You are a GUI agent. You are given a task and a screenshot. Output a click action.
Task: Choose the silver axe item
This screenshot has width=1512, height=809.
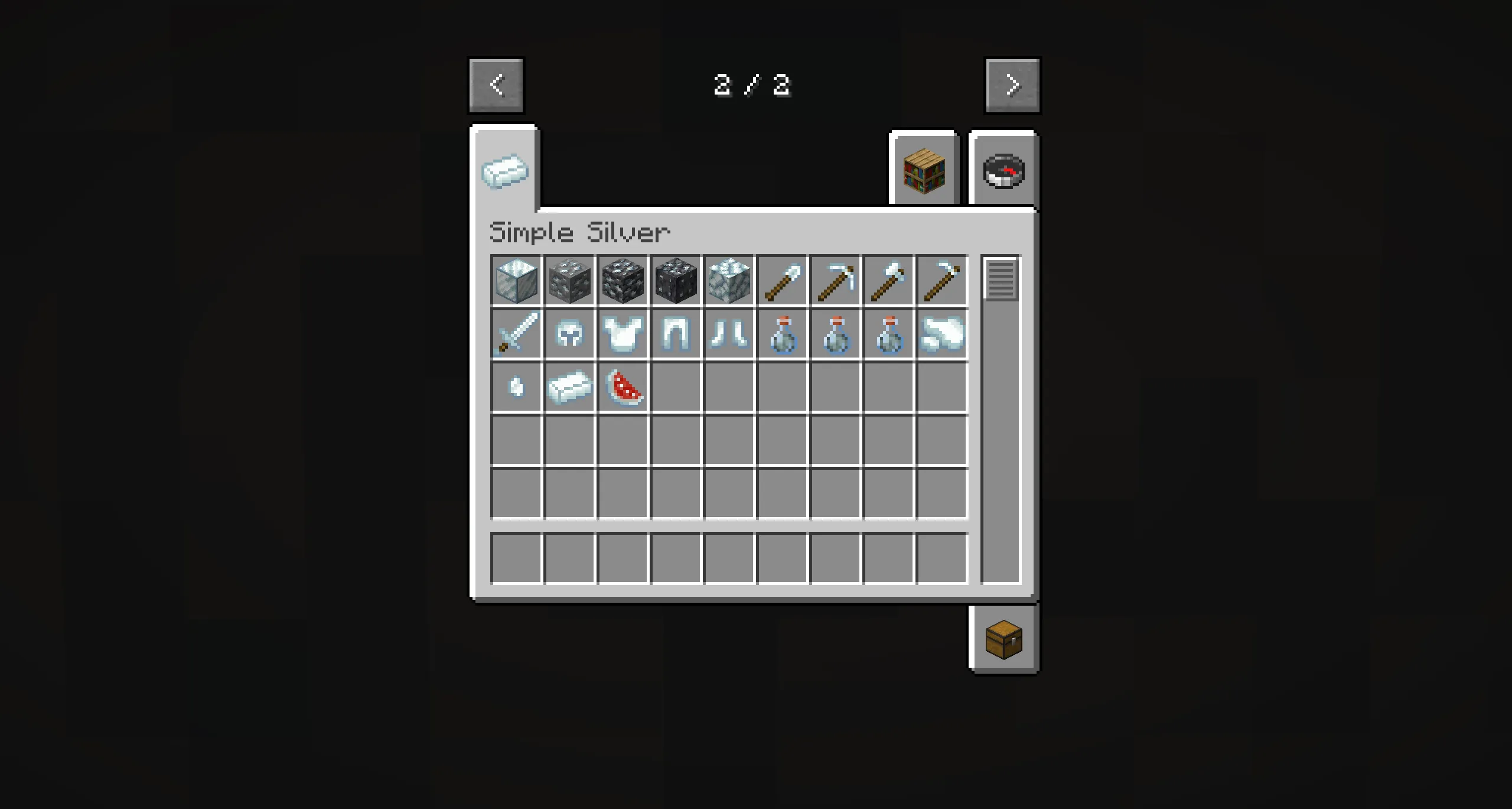(888, 280)
